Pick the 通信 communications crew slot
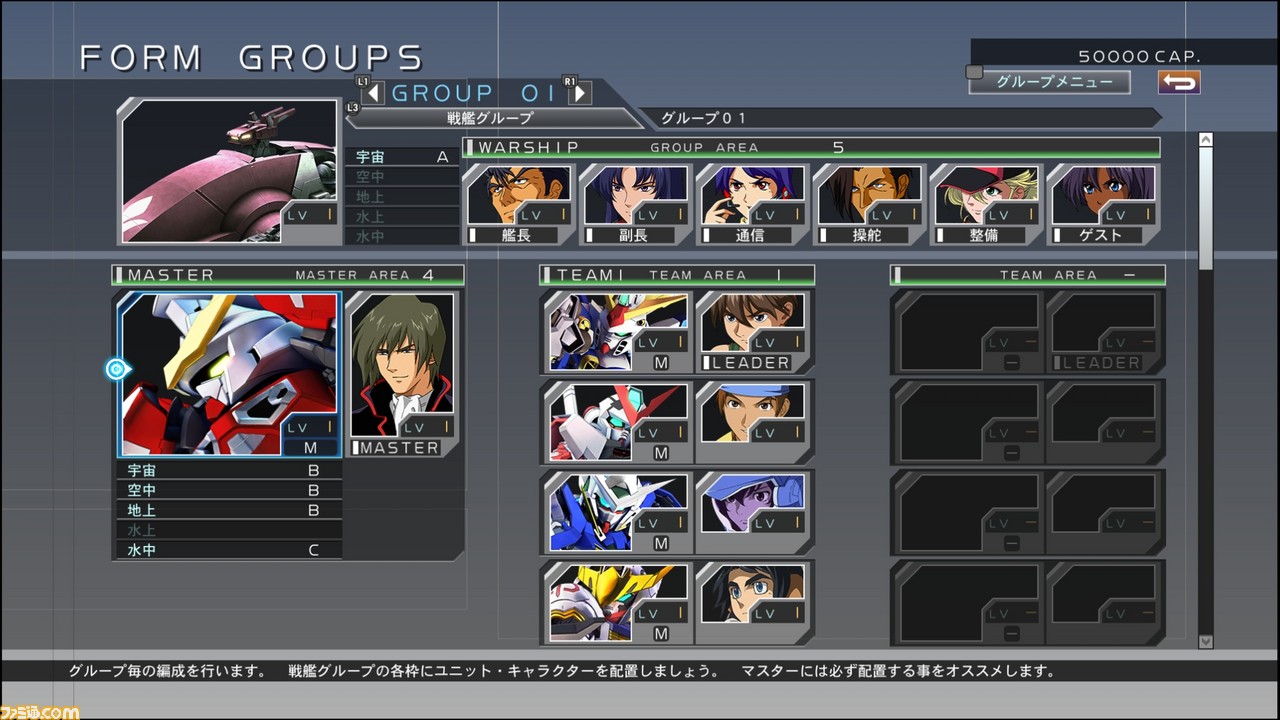Viewport: 1280px width, 720px height. 752,205
